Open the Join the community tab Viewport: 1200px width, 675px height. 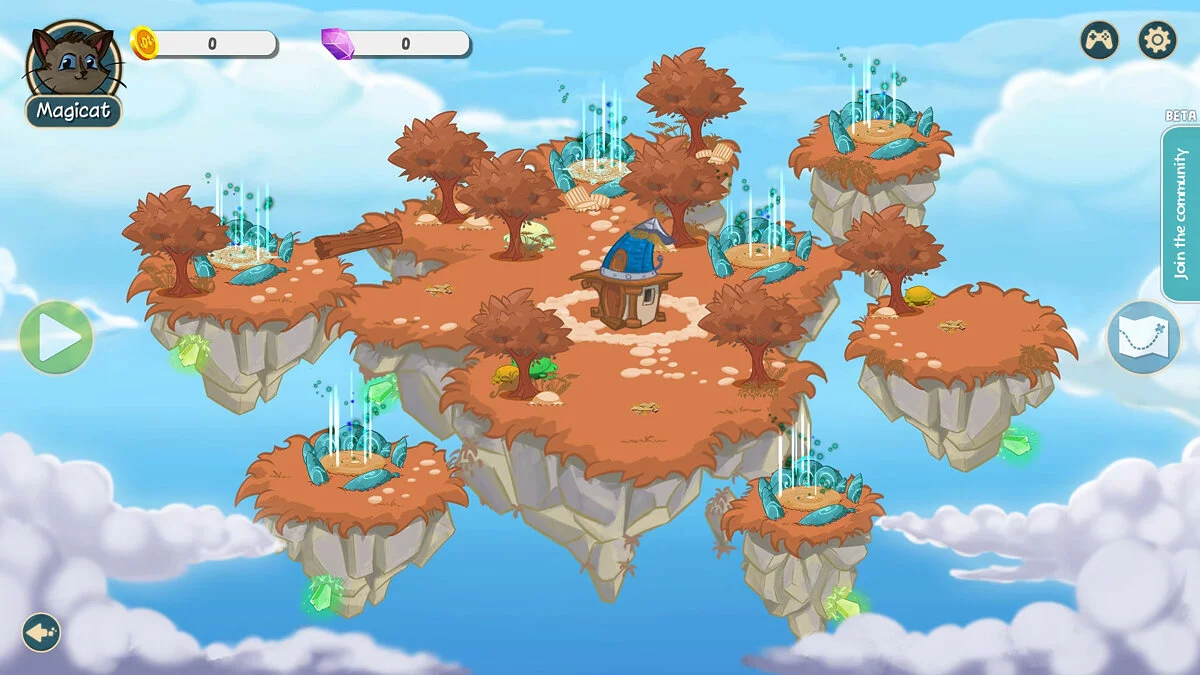(1180, 213)
